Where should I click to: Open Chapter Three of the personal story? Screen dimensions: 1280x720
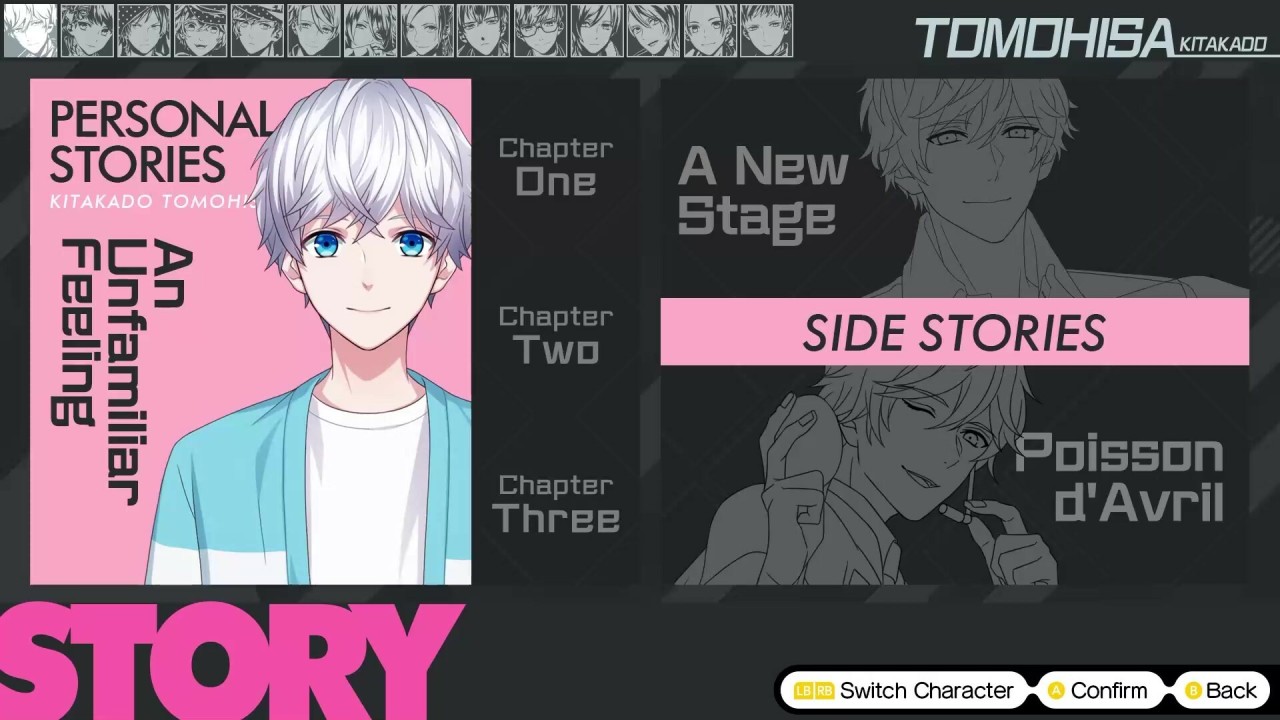pos(556,503)
